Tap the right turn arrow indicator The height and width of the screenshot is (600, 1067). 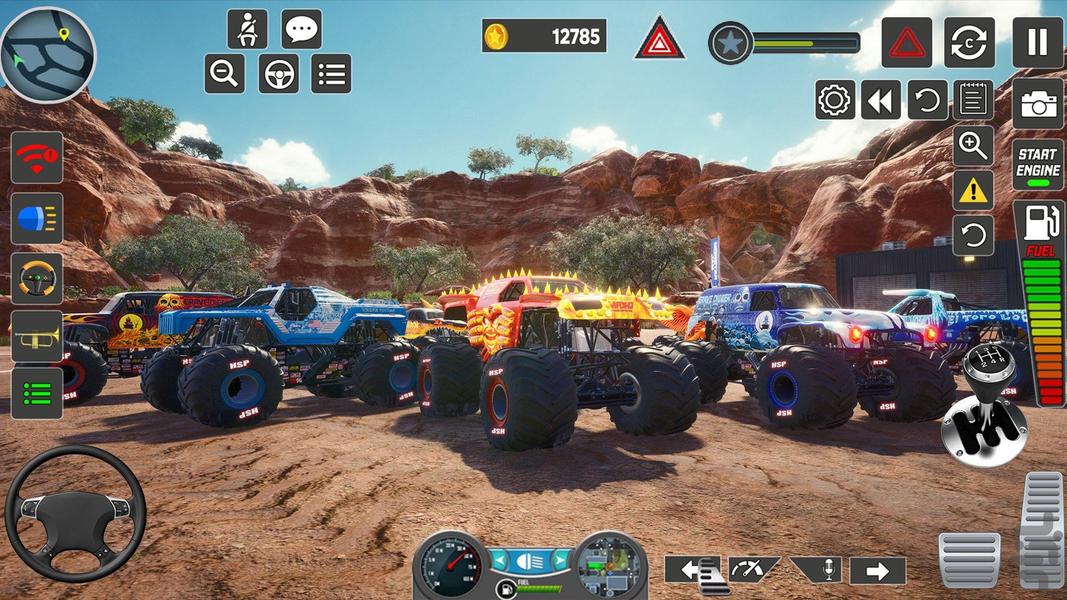(x=877, y=571)
